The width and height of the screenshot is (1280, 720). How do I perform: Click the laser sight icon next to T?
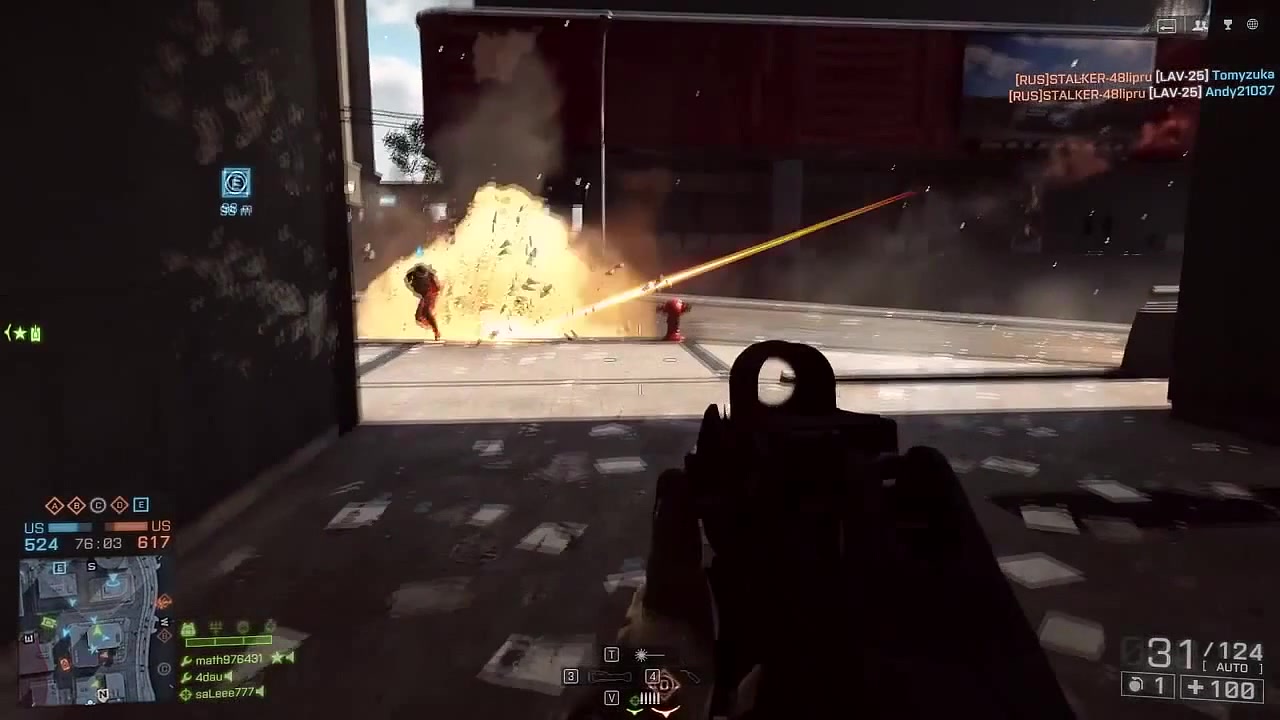click(x=642, y=655)
